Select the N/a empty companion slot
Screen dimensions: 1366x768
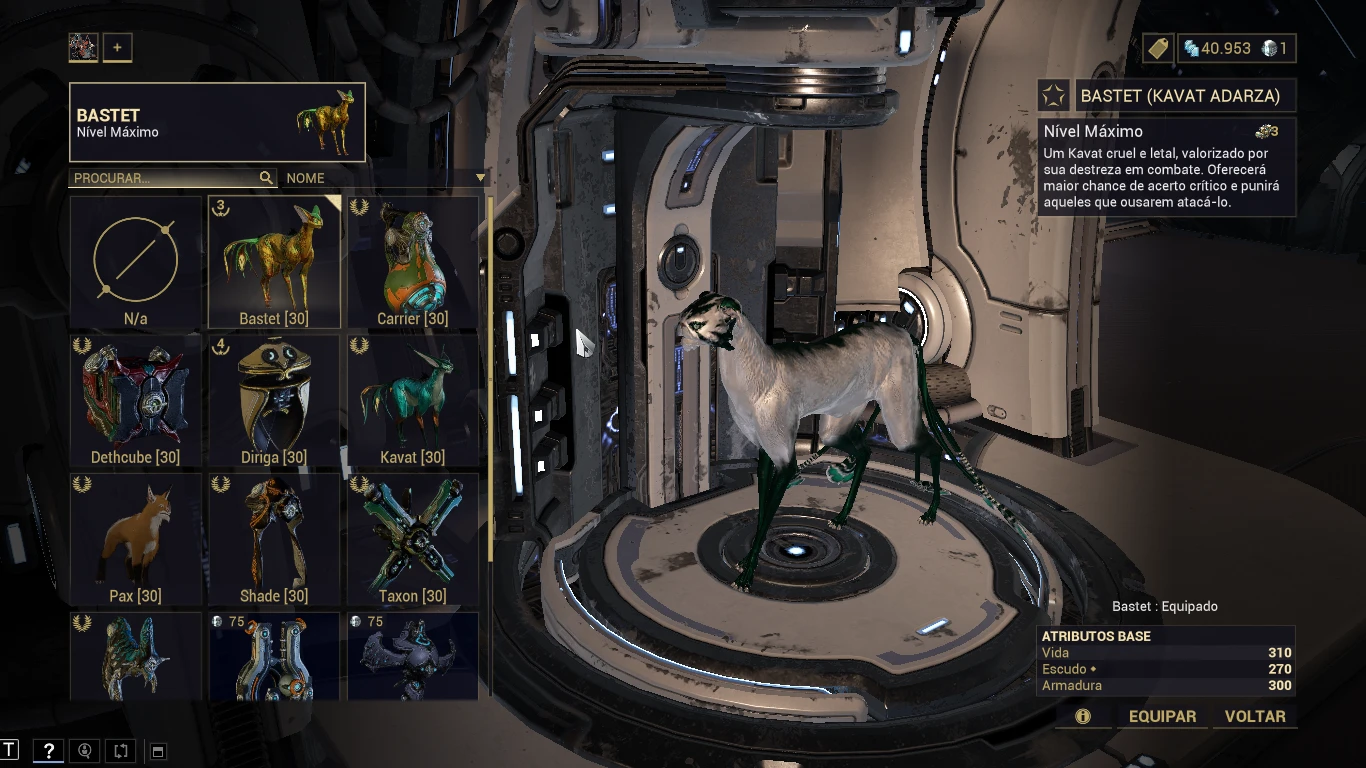[x=136, y=262]
